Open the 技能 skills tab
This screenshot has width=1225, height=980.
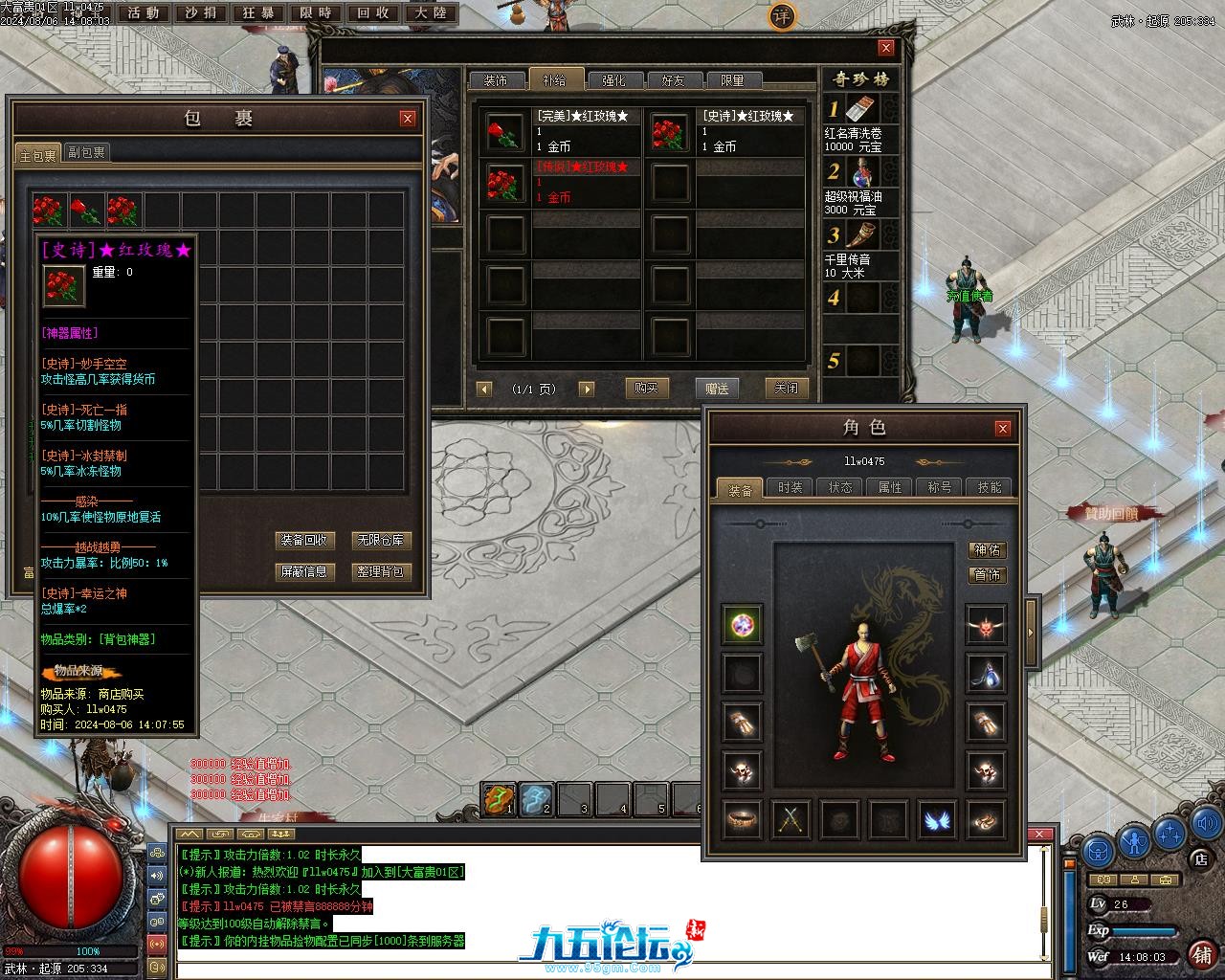pyautogui.click(x=990, y=487)
